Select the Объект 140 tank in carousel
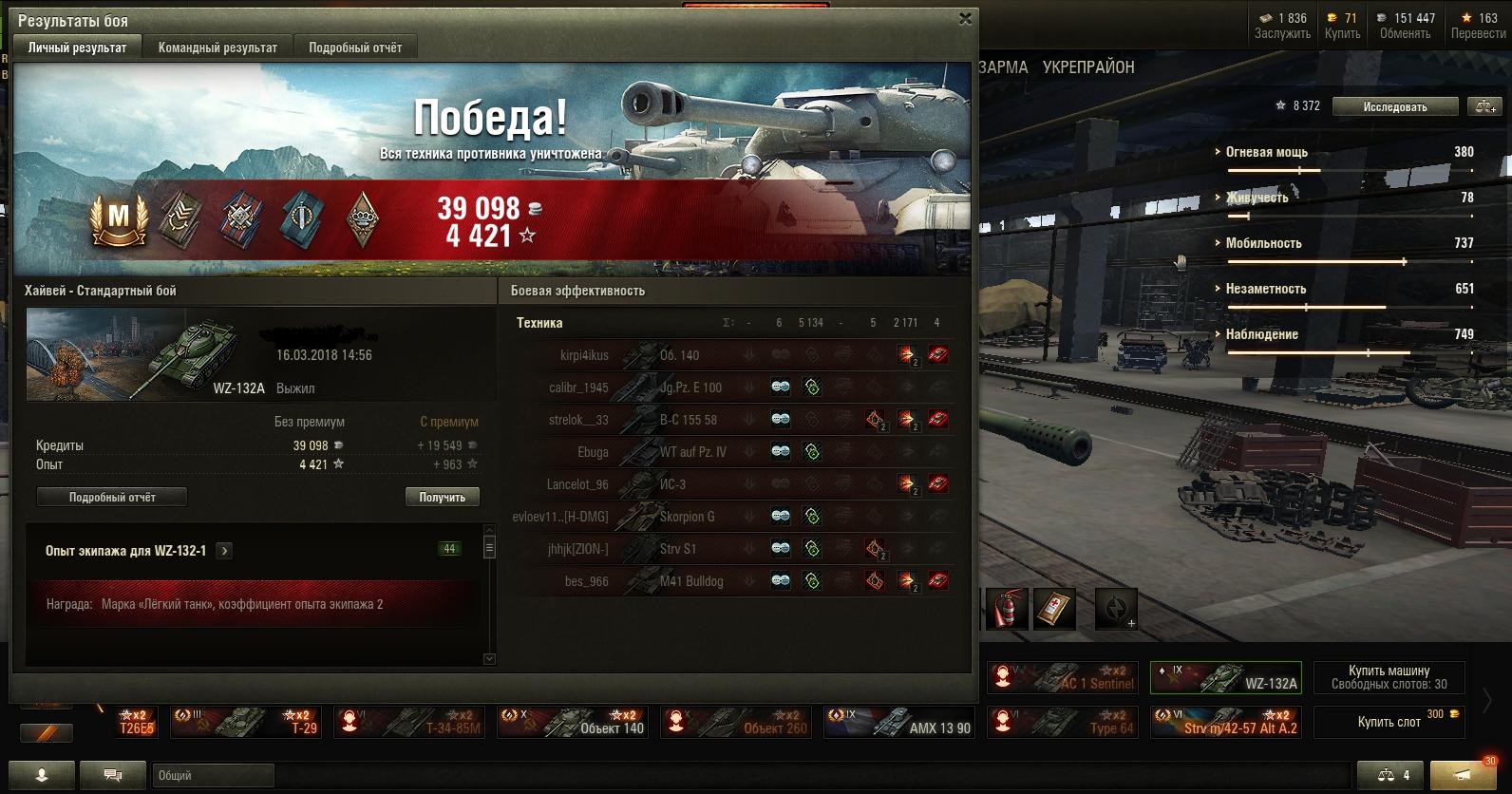 pos(574,722)
